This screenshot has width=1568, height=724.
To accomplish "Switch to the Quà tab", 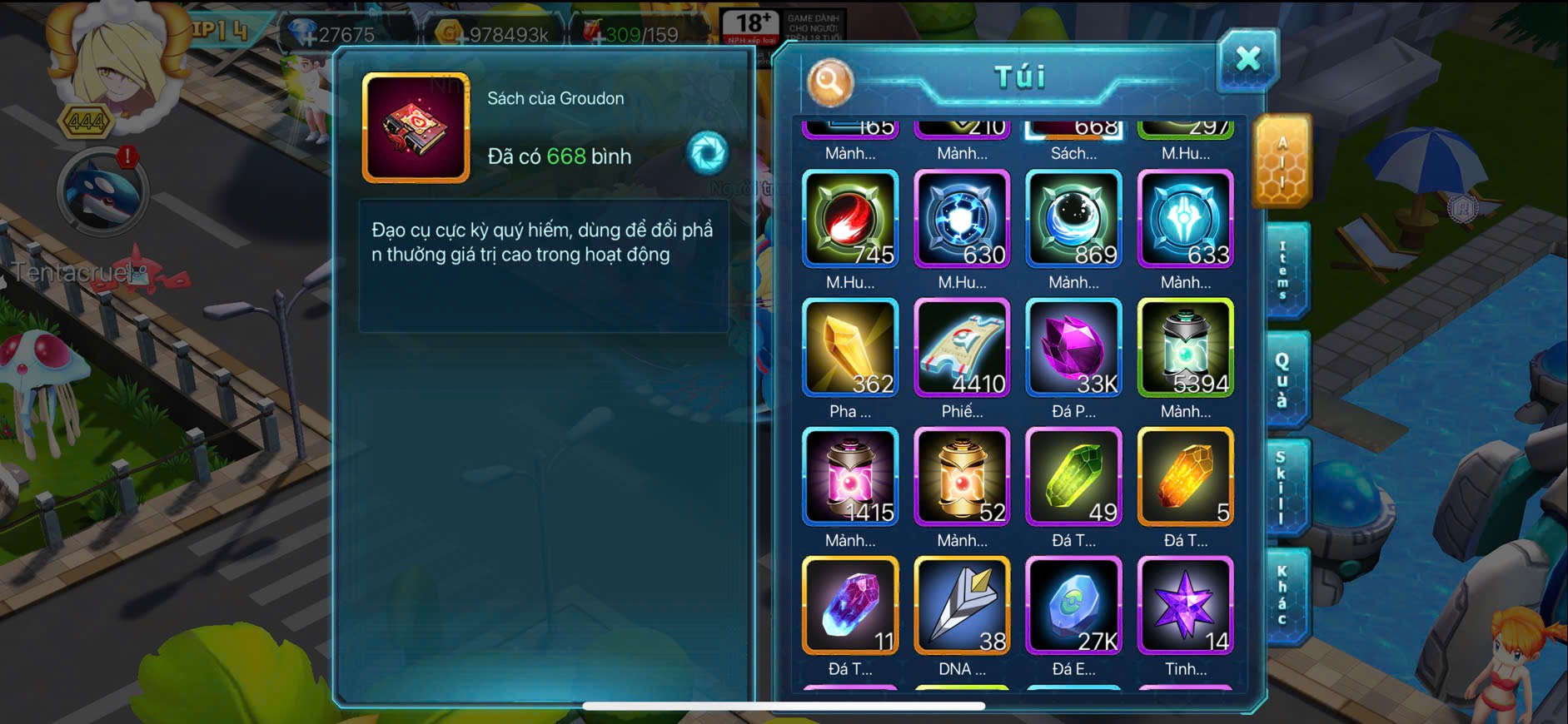I will (x=1283, y=379).
